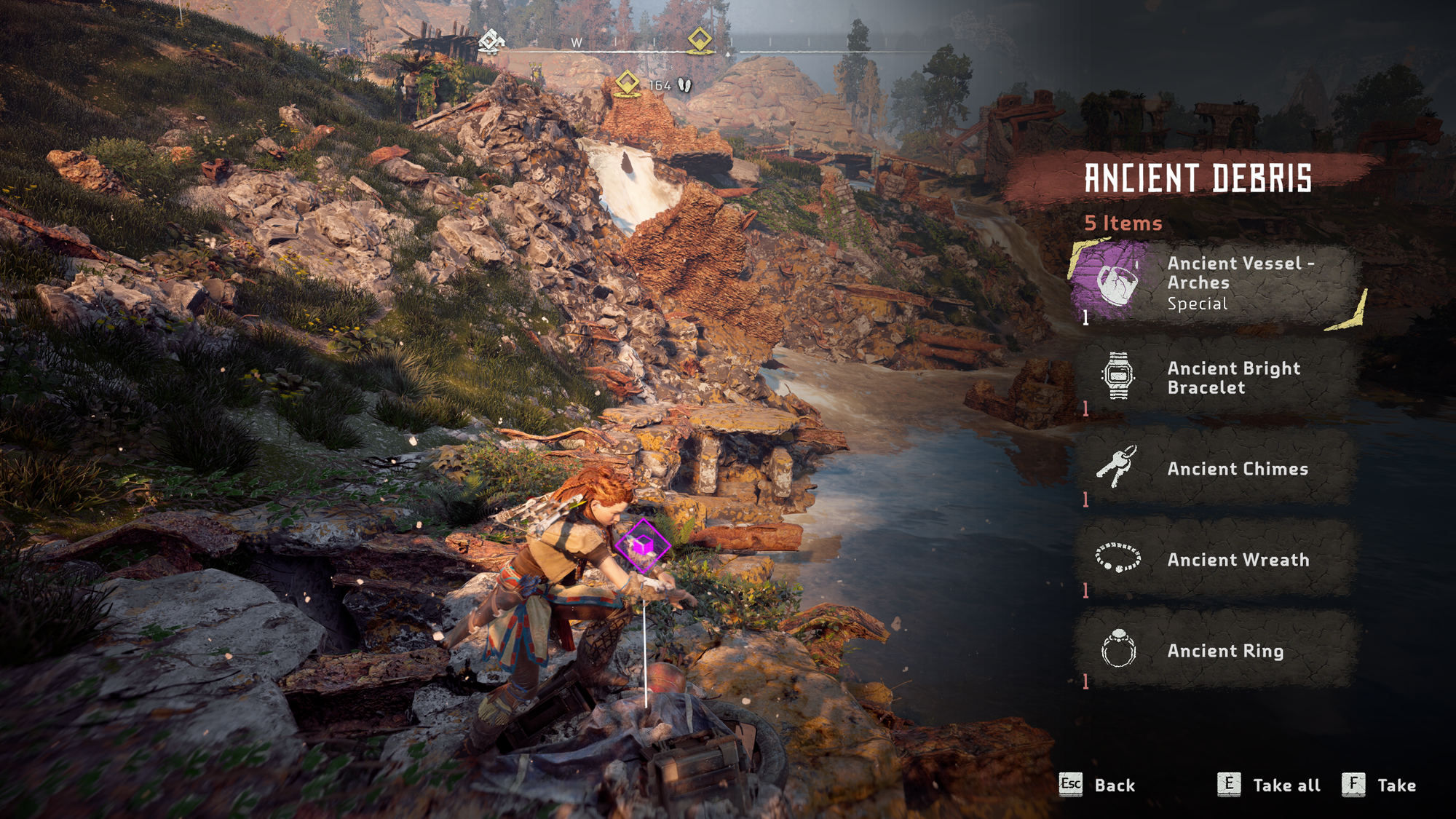The image size is (1456, 819).
Task: Choose the Ancient Ring entry
Action: pyautogui.click(x=1216, y=650)
